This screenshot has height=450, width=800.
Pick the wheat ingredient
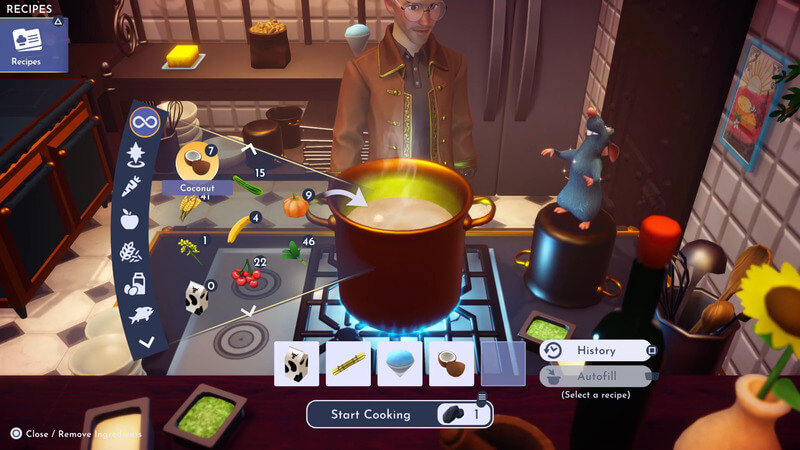point(187,207)
